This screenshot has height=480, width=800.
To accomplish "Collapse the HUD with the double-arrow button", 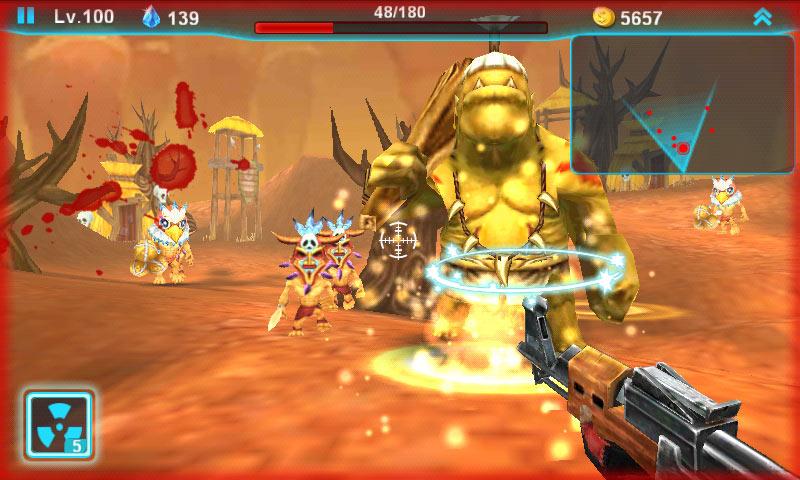I will click(763, 17).
